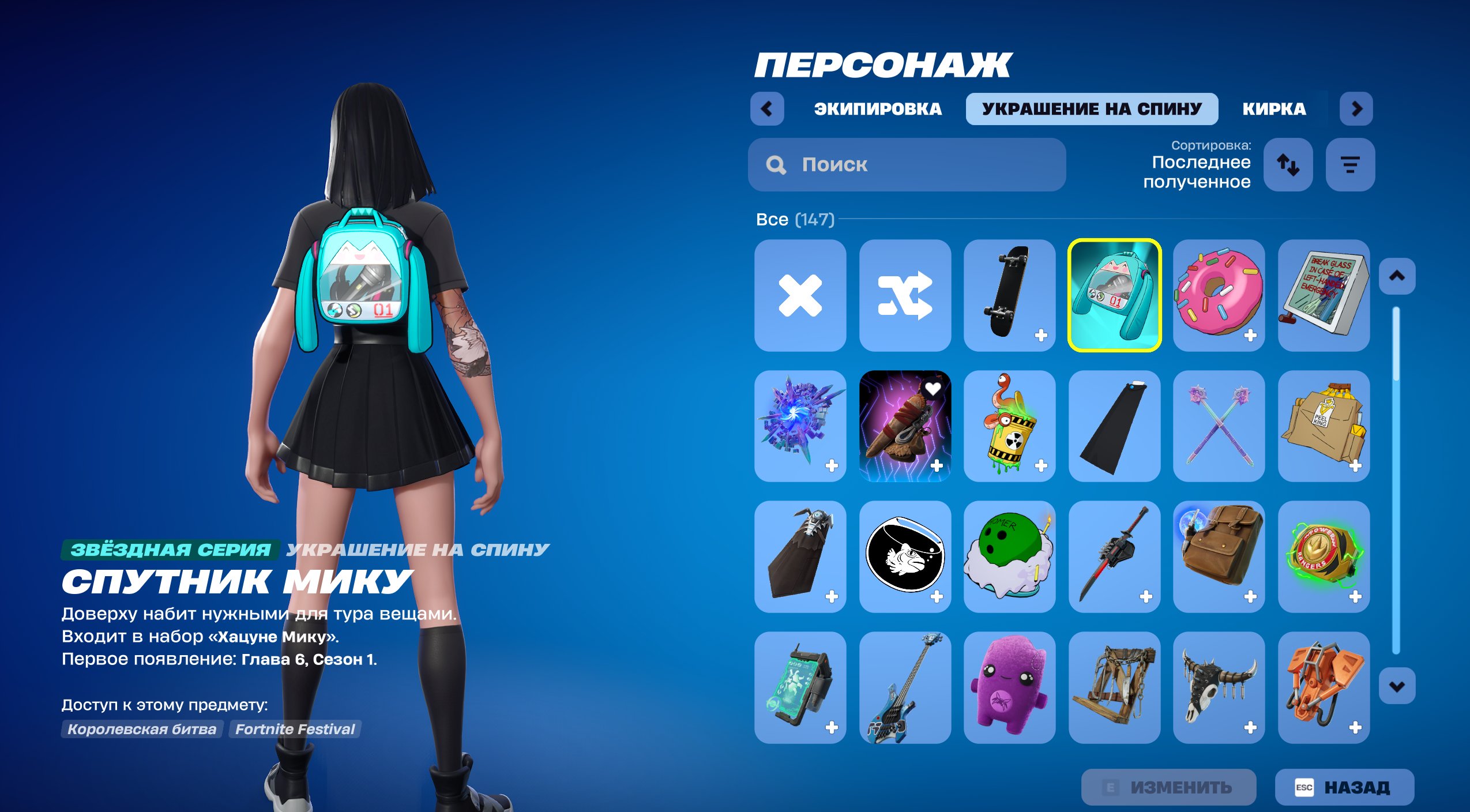Screen dimensions: 1470x812
Task: Select the shuffle icon for random back bling
Action: tap(905, 296)
